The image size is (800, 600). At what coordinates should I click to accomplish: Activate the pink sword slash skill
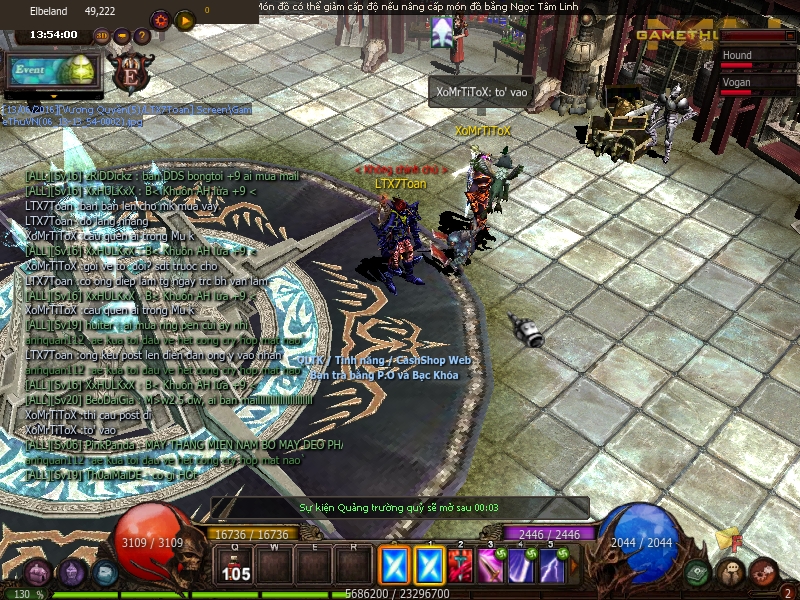pyautogui.click(x=491, y=567)
